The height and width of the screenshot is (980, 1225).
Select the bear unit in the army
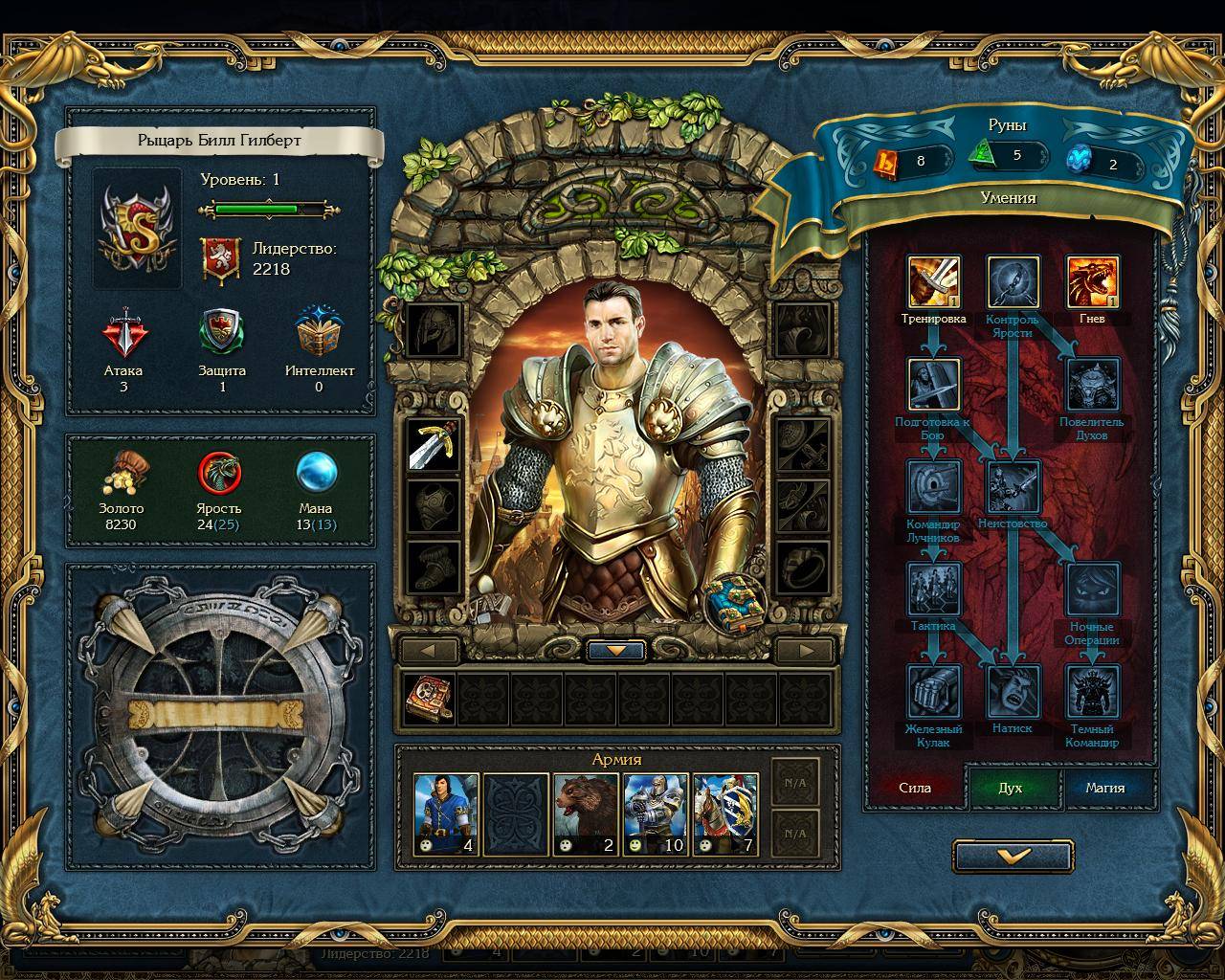tap(586, 813)
